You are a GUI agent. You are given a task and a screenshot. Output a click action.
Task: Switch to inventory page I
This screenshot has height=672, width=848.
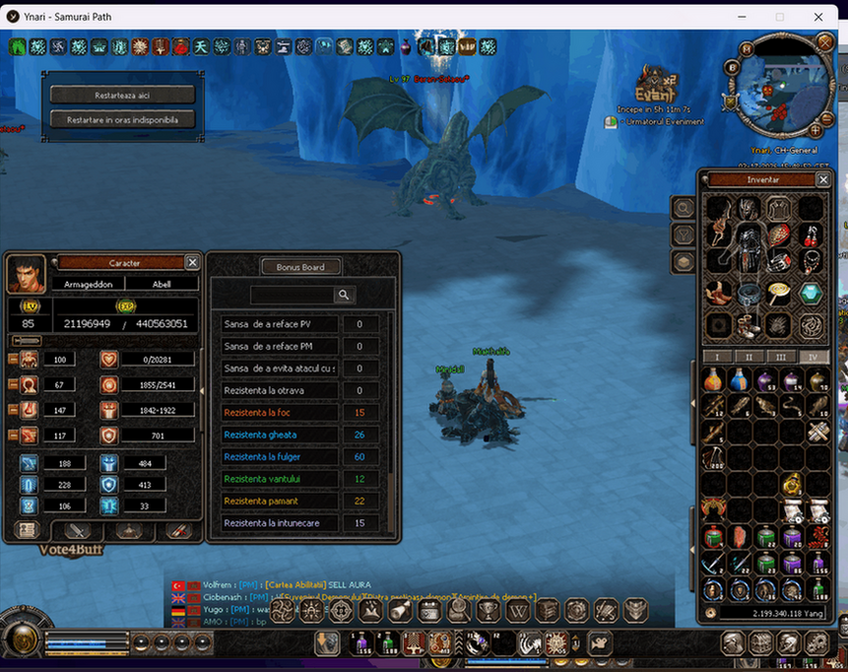[x=716, y=356]
